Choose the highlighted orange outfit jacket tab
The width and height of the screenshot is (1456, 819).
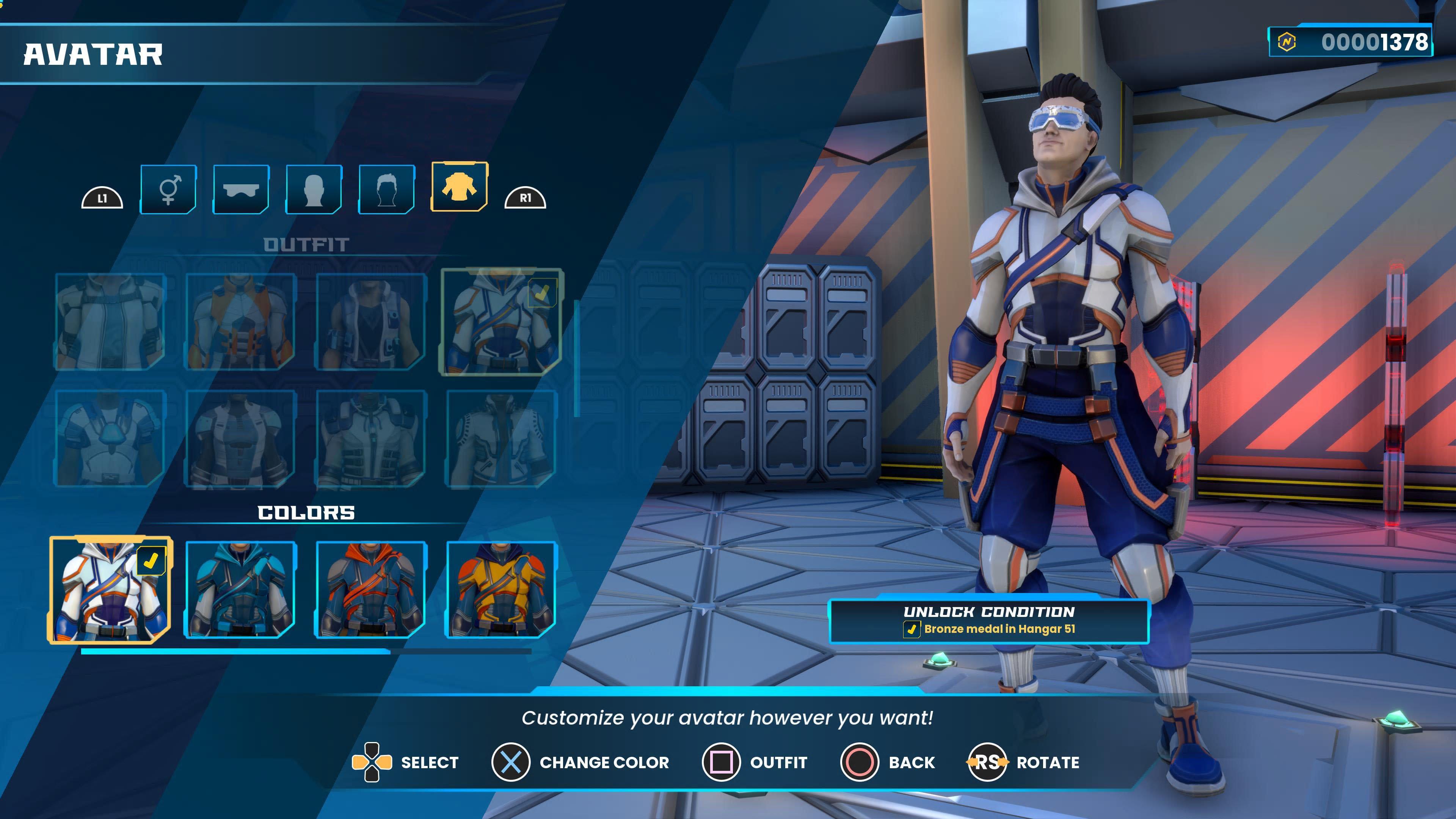point(459,187)
